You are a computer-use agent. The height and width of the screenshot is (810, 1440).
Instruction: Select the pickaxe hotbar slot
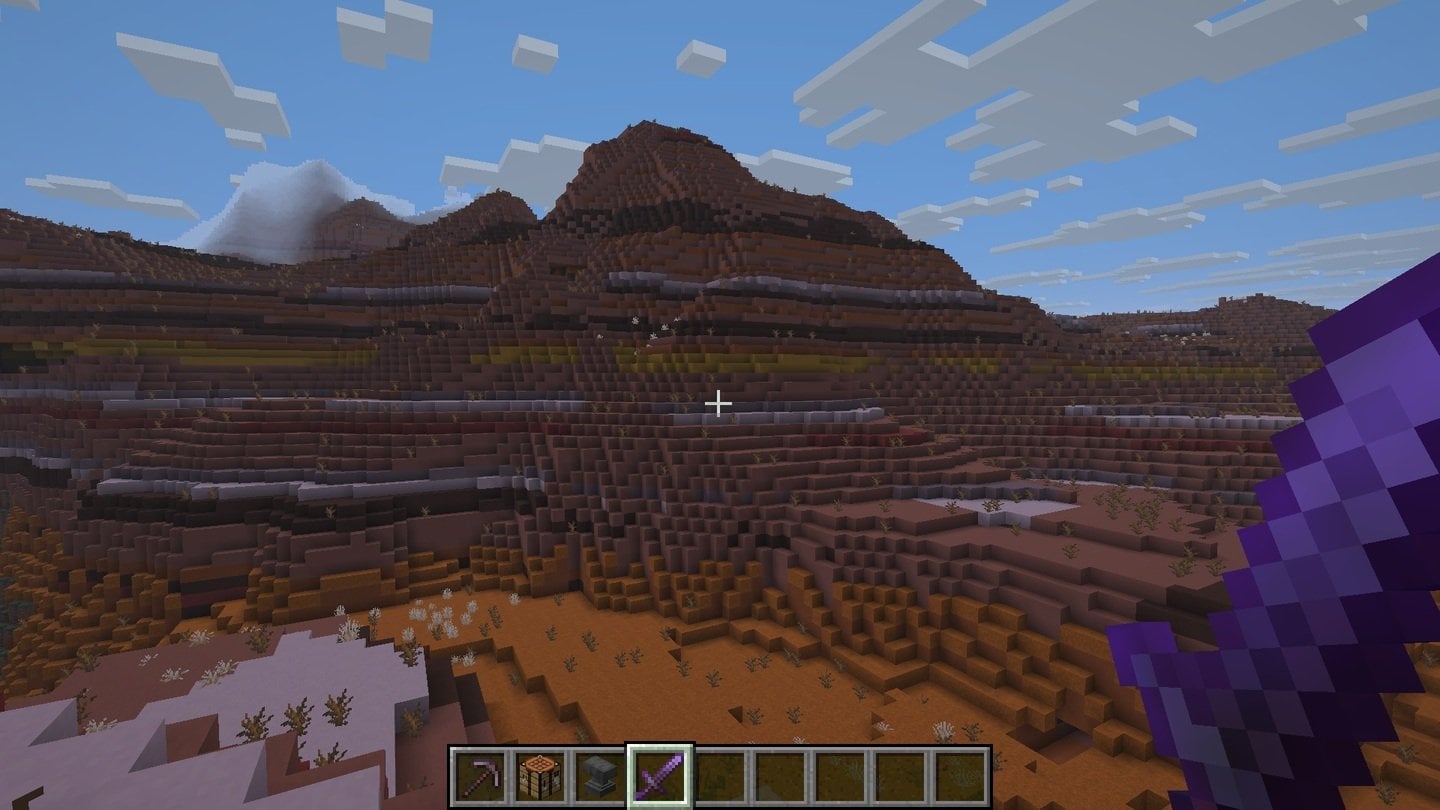481,777
